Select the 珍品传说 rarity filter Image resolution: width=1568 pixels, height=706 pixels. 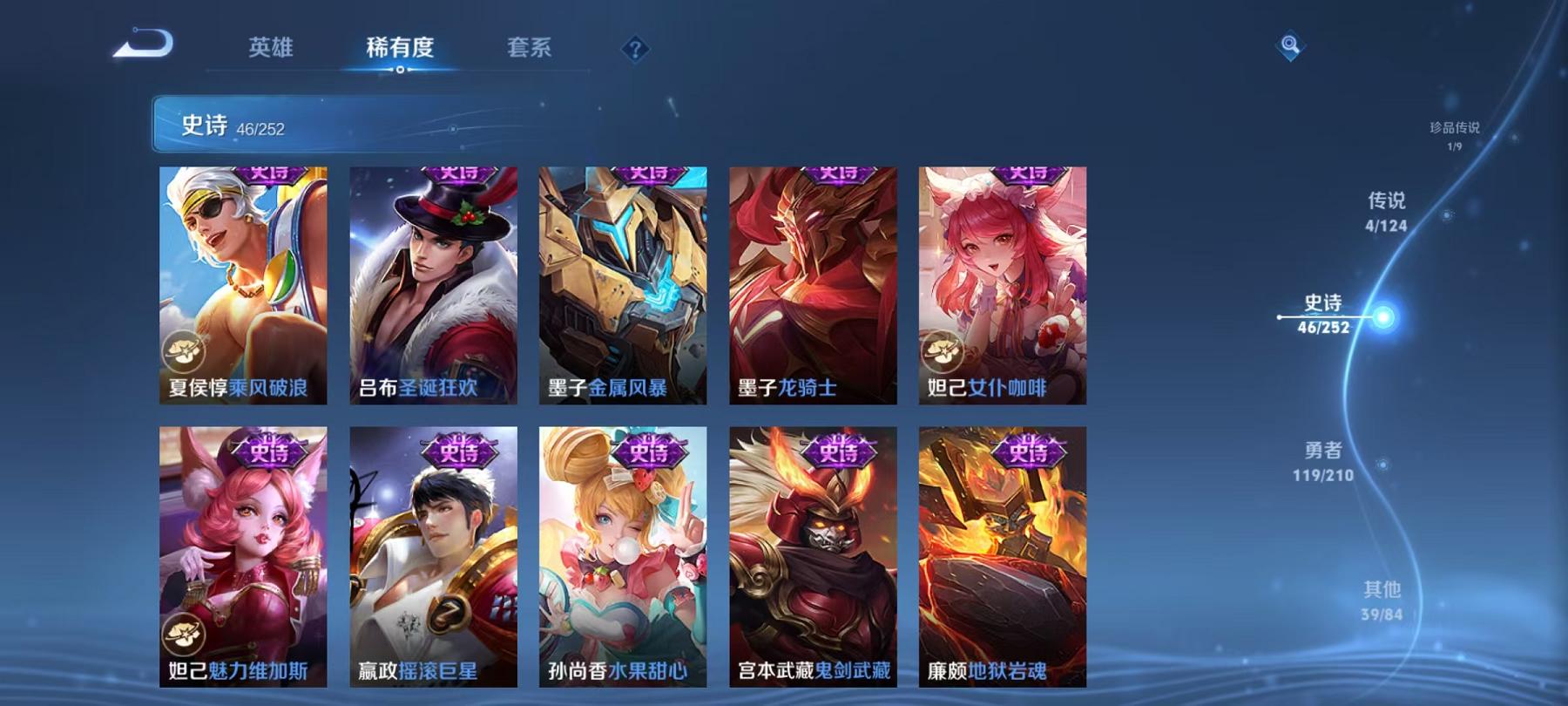(x=1456, y=132)
